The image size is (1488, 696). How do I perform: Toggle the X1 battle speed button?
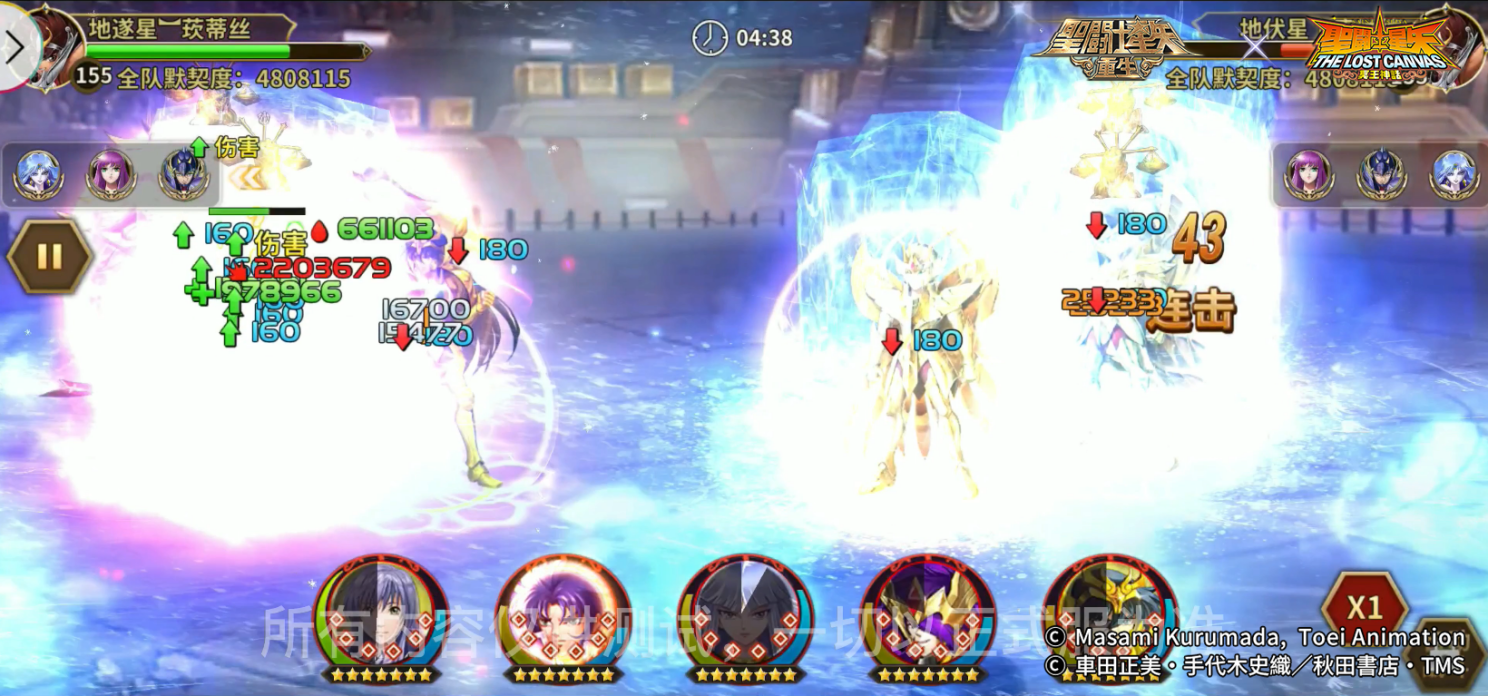(x=1364, y=607)
